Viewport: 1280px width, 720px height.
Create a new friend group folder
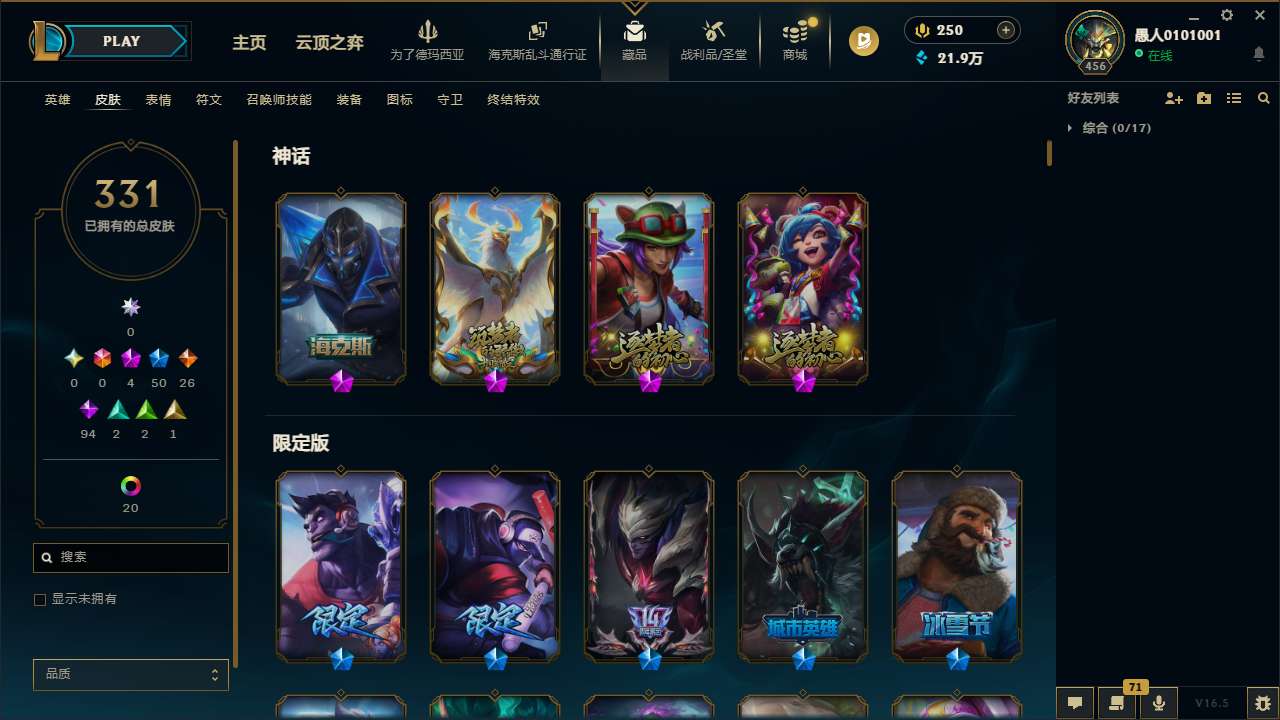1202,98
